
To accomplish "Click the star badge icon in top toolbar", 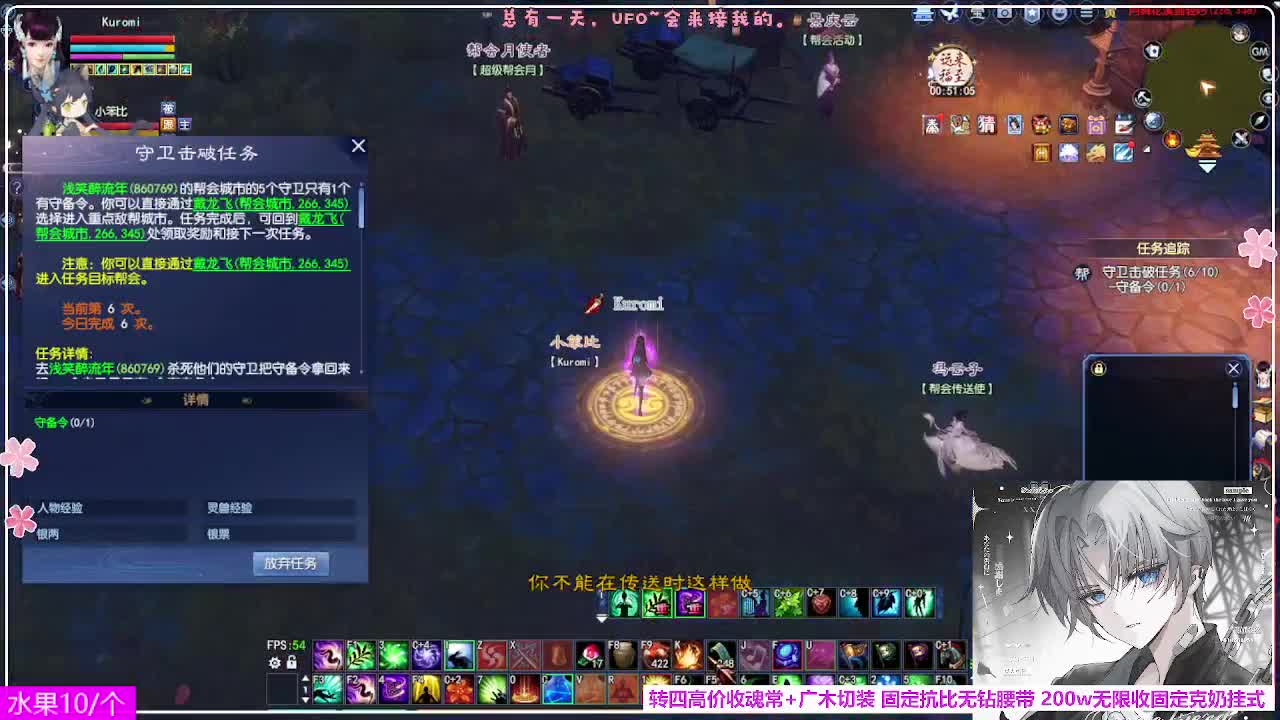I will 1033,13.
